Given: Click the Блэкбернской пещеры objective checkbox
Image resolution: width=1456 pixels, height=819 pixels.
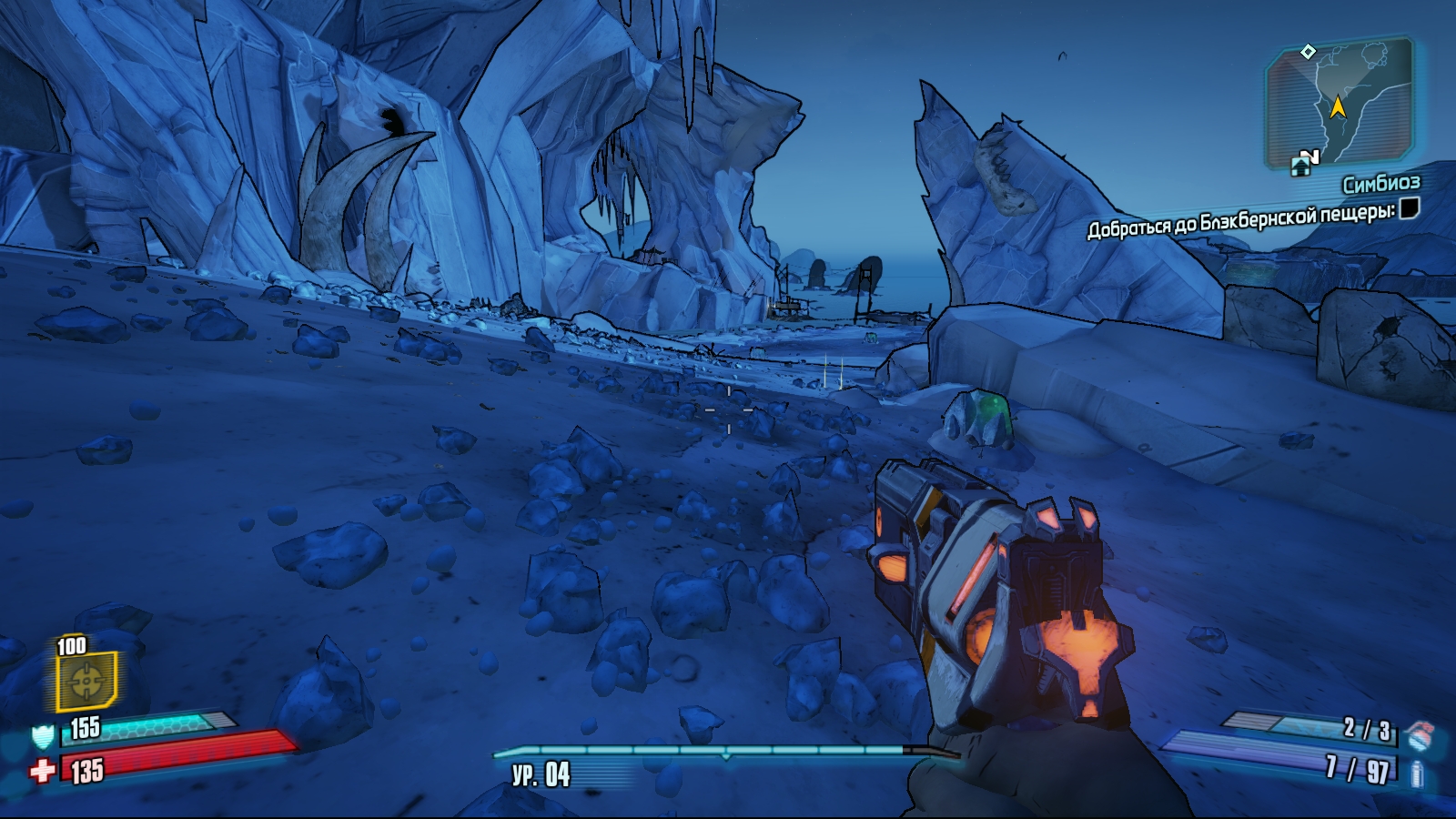Looking at the screenshot, I should tap(1409, 208).
